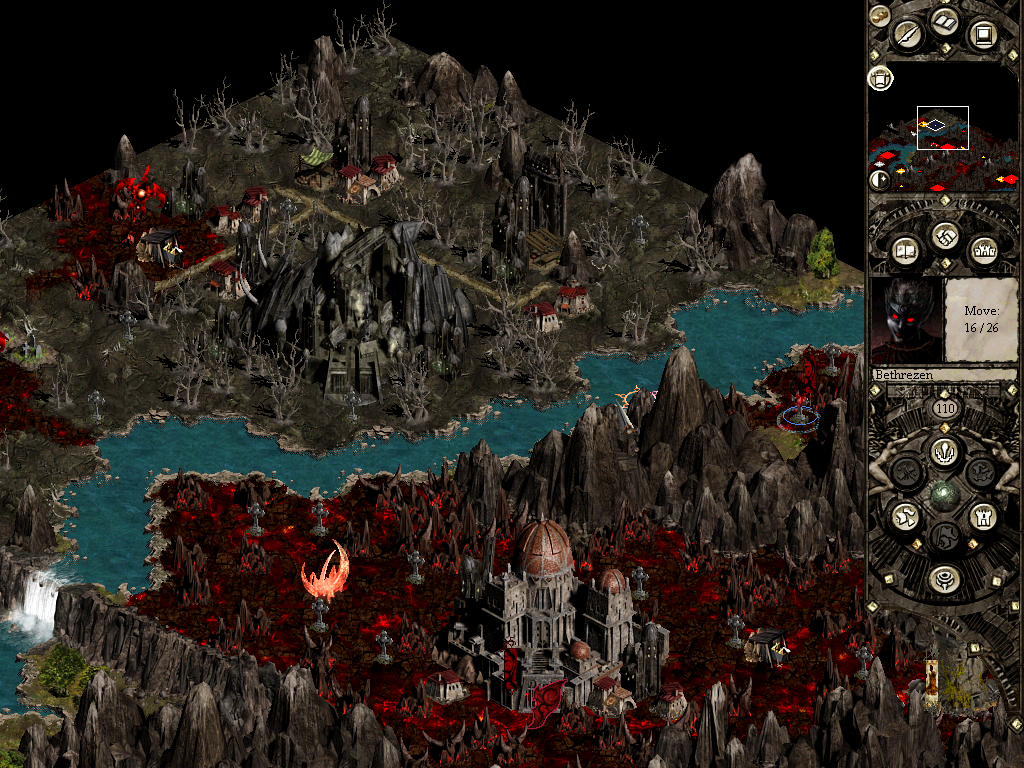
Task: Open the open-book button in top row
Action: 945,22
